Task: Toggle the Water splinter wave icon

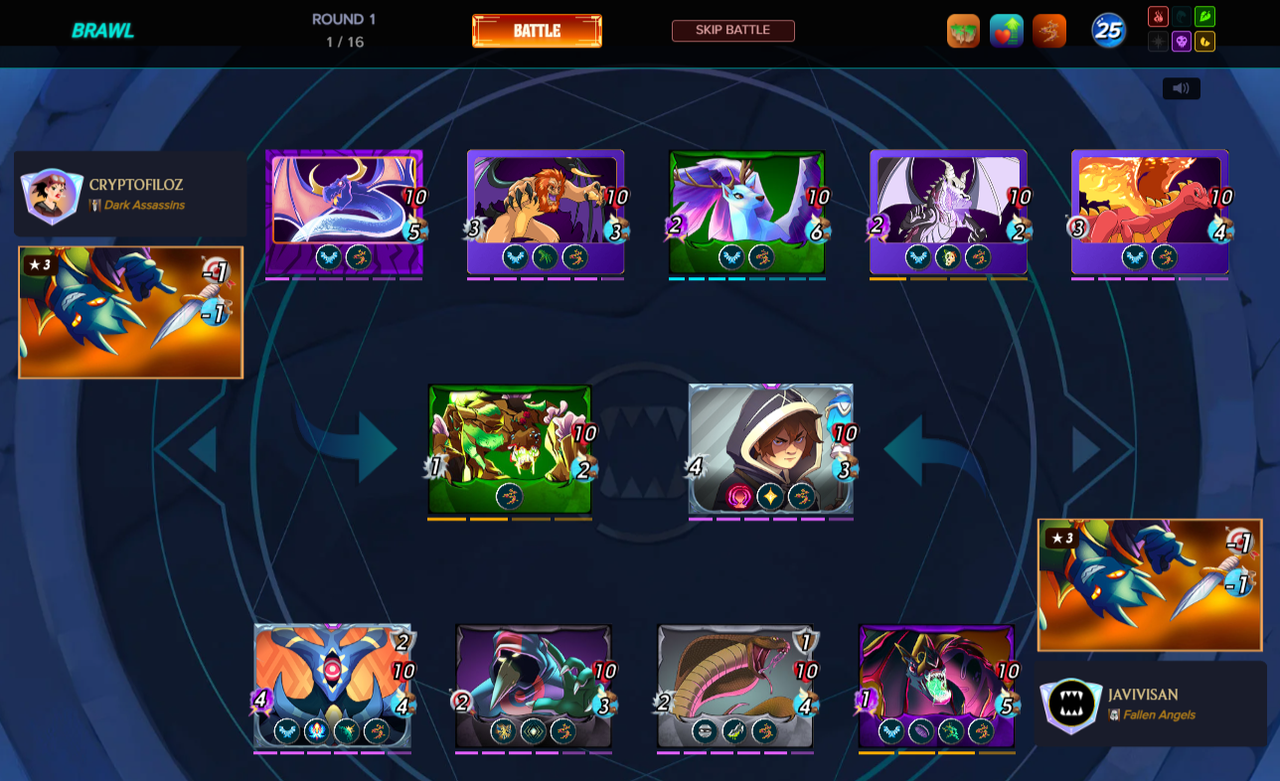Action: (1181, 16)
